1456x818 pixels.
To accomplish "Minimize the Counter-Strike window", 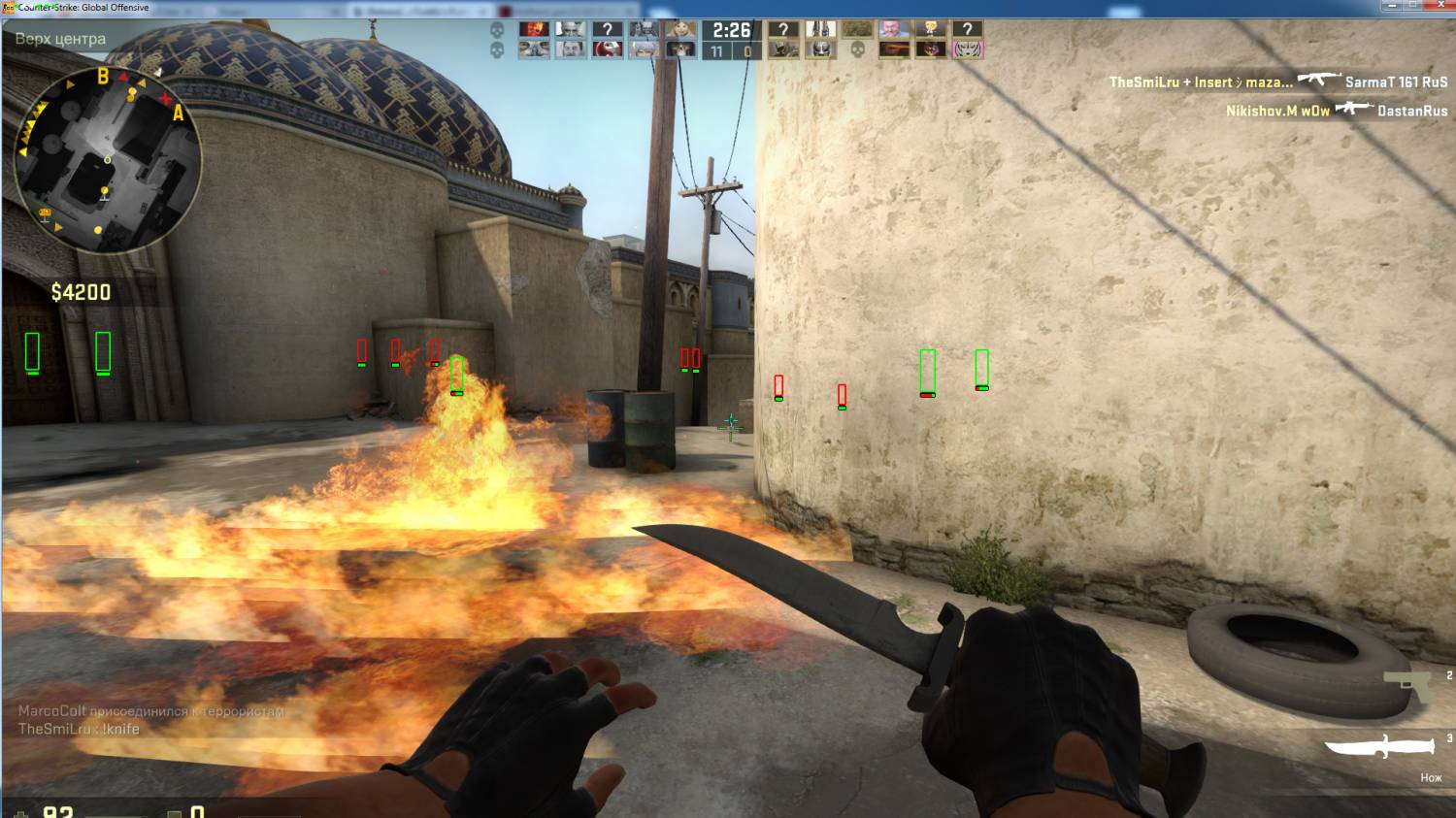I will coord(1390,6).
